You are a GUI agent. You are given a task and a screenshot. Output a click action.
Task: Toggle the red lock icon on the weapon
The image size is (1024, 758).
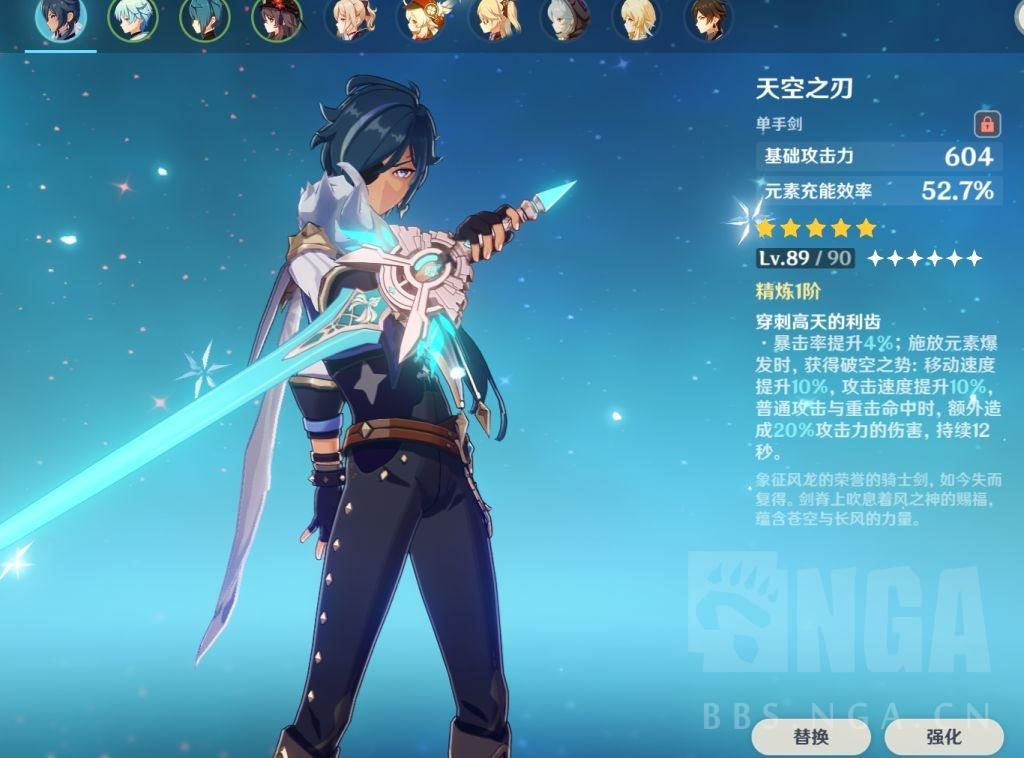click(987, 124)
